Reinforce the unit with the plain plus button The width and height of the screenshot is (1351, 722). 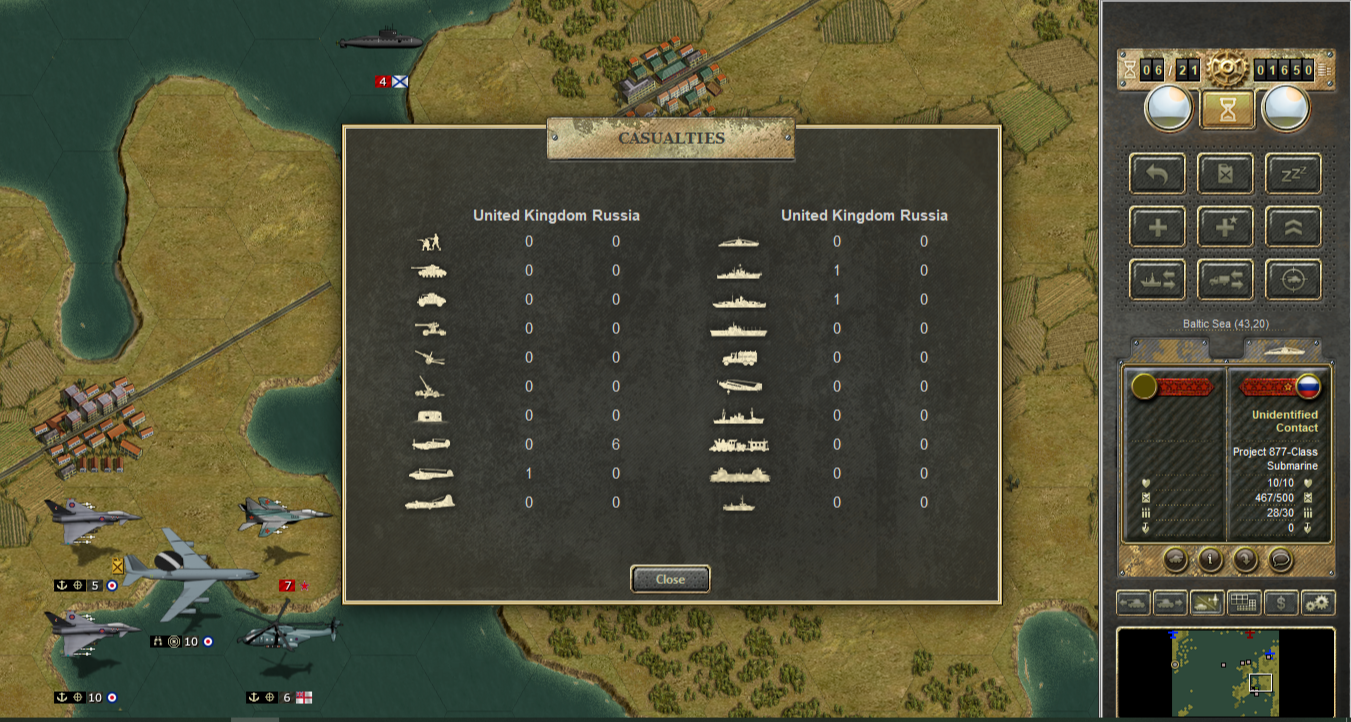tap(1158, 227)
